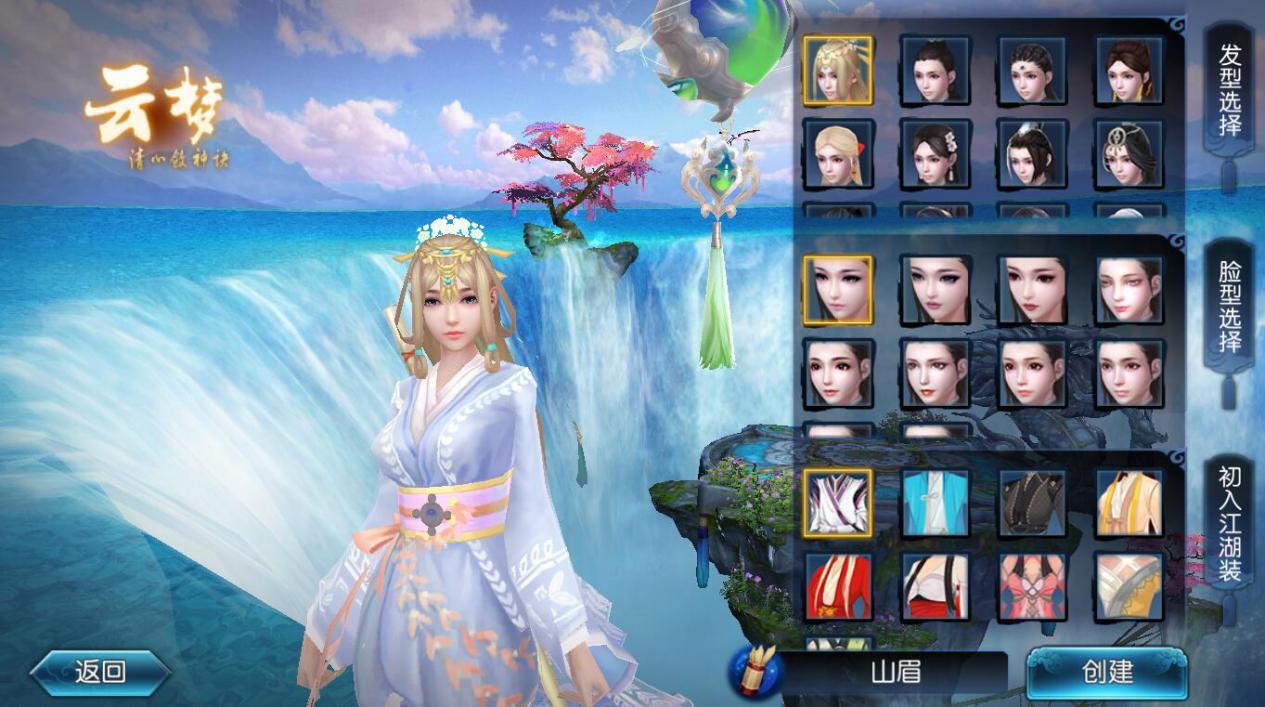Pick the dark brown armor outfit
Image resolution: width=1265 pixels, height=707 pixels.
click(x=1032, y=503)
